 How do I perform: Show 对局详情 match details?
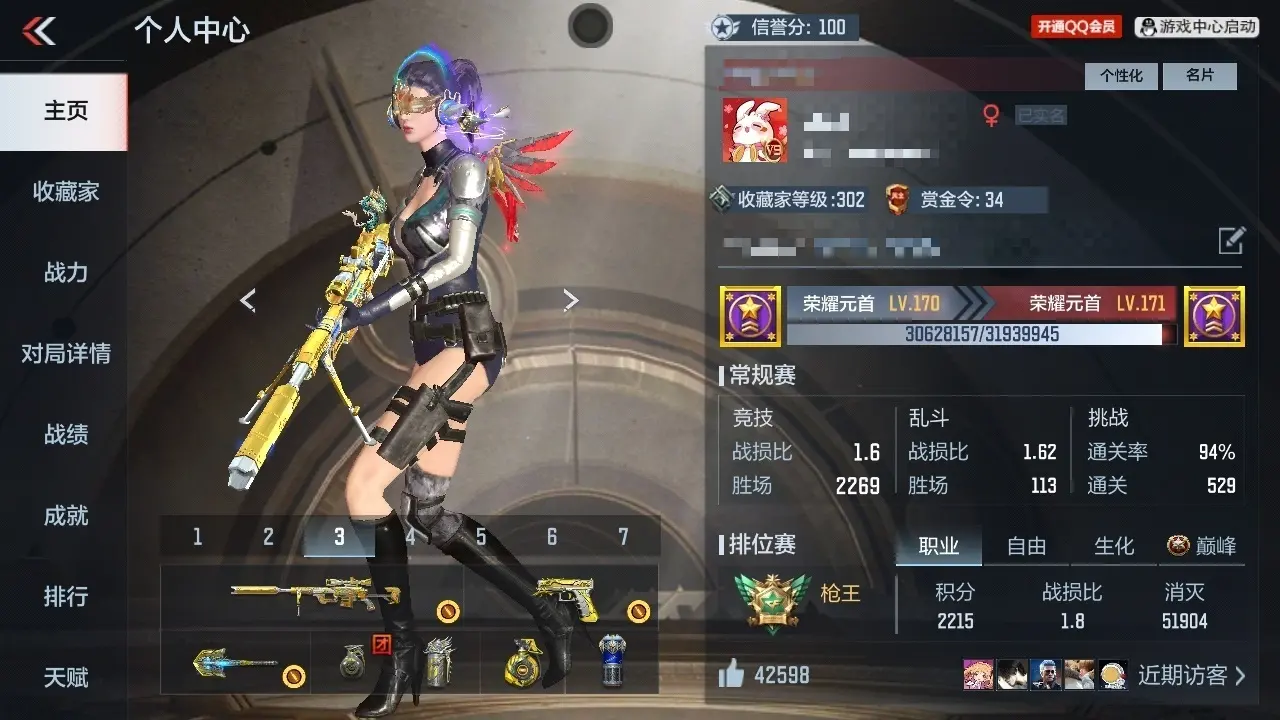(x=65, y=354)
